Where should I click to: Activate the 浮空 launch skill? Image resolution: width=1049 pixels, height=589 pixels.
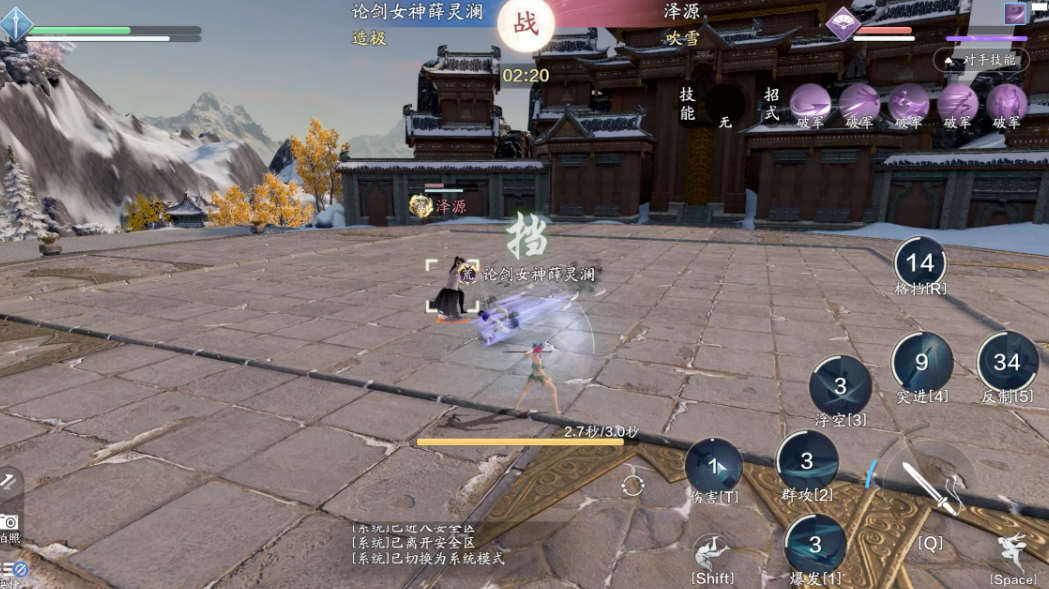click(840, 386)
